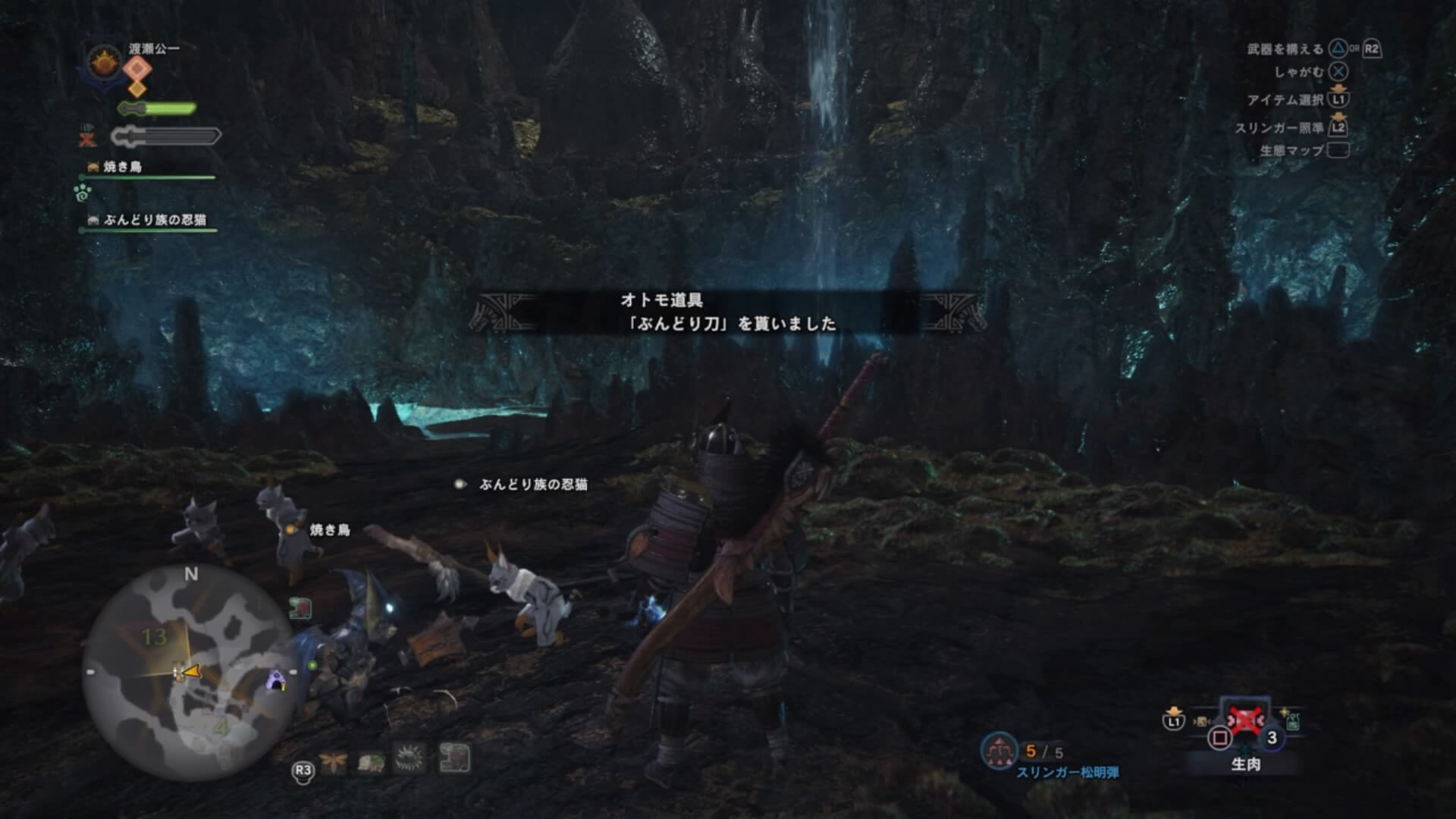Select the potion item right of raw meat
This screenshot has height=819, width=1456.
coord(1291,720)
